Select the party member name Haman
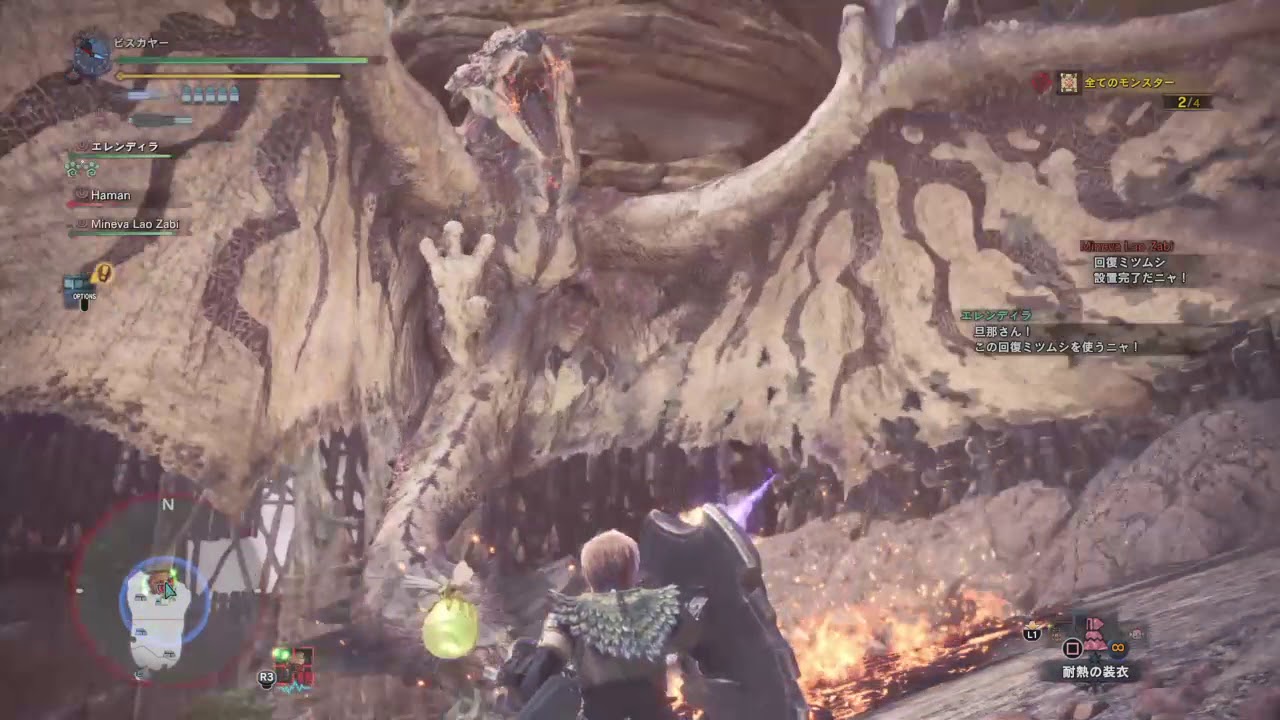Image resolution: width=1280 pixels, height=720 pixels. tap(110, 195)
